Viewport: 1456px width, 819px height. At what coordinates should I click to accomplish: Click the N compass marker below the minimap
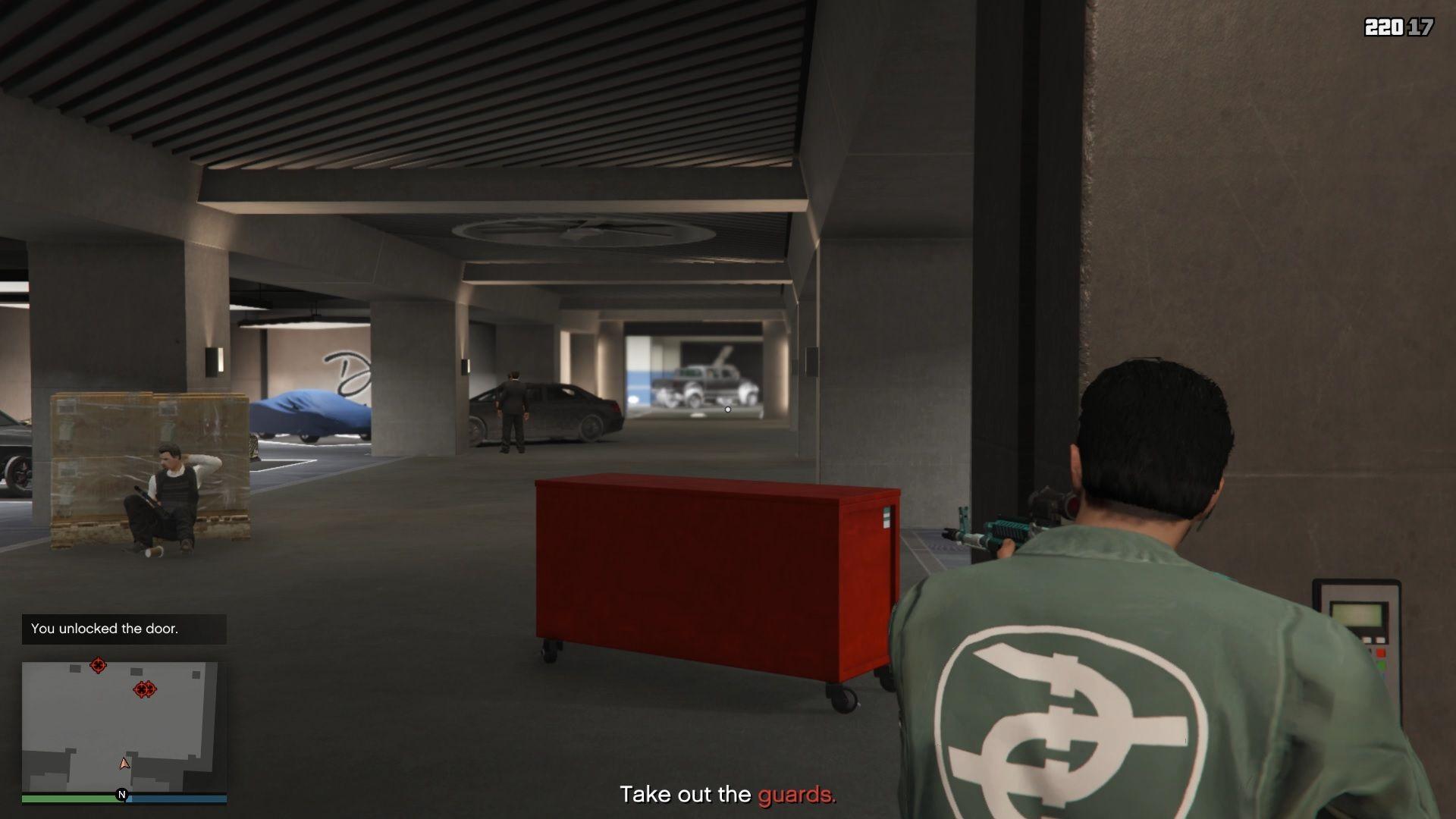pos(120,795)
